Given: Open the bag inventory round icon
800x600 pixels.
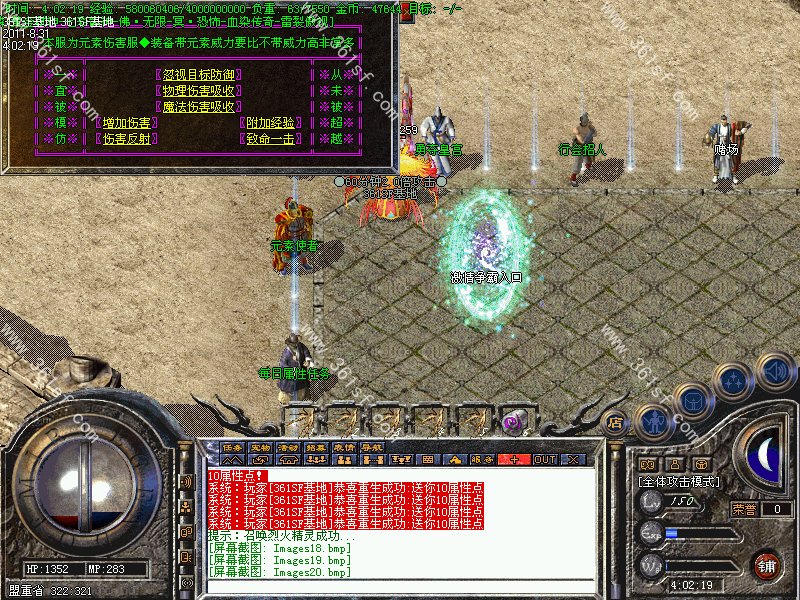Looking at the screenshot, I should point(693,401).
